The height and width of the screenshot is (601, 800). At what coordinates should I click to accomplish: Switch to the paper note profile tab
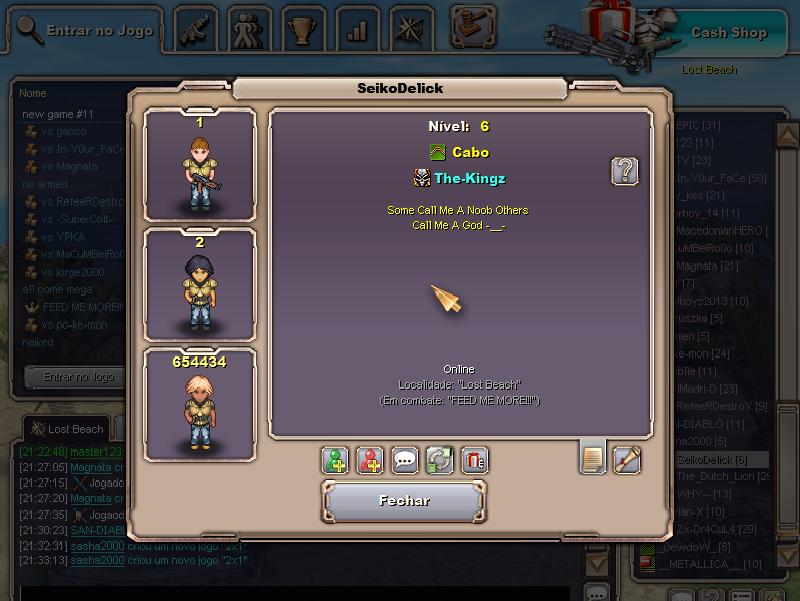(592, 459)
